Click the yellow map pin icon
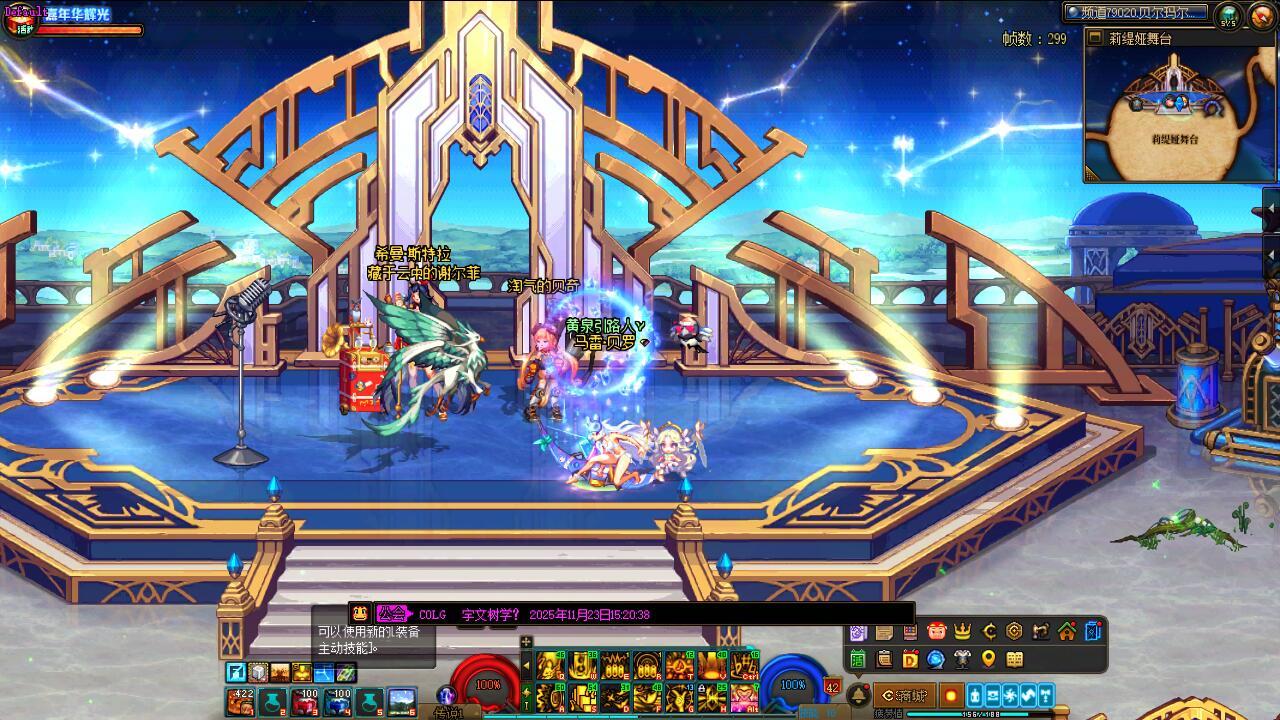The width and height of the screenshot is (1280, 720). coord(988,659)
